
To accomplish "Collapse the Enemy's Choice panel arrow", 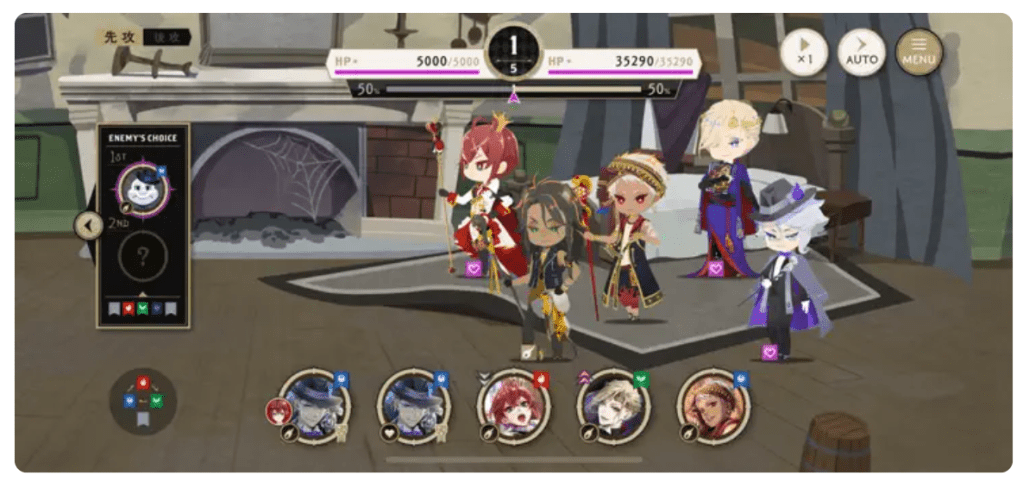I will [88, 225].
